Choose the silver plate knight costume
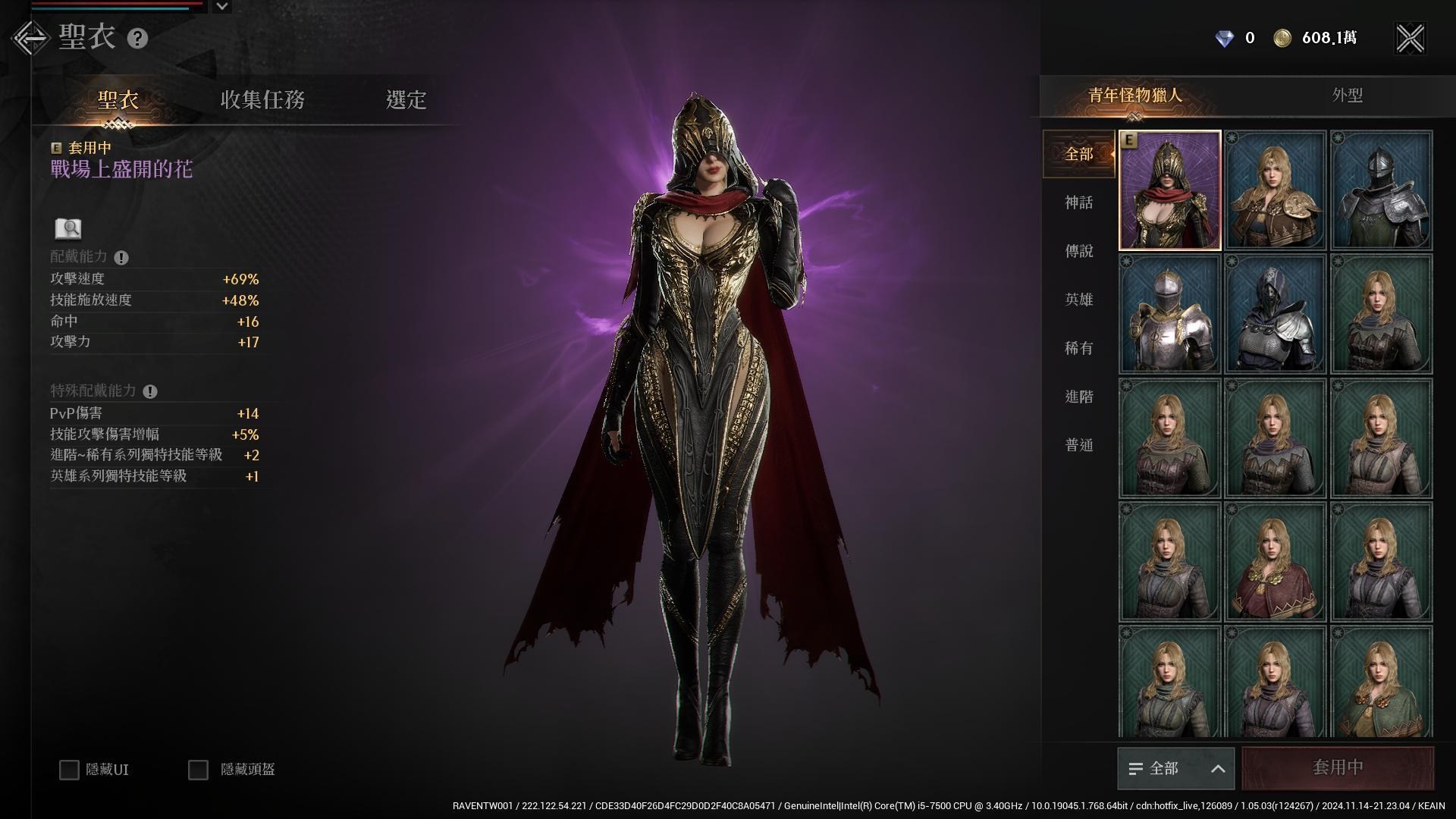The height and width of the screenshot is (819, 1456). pos(1169,314)
